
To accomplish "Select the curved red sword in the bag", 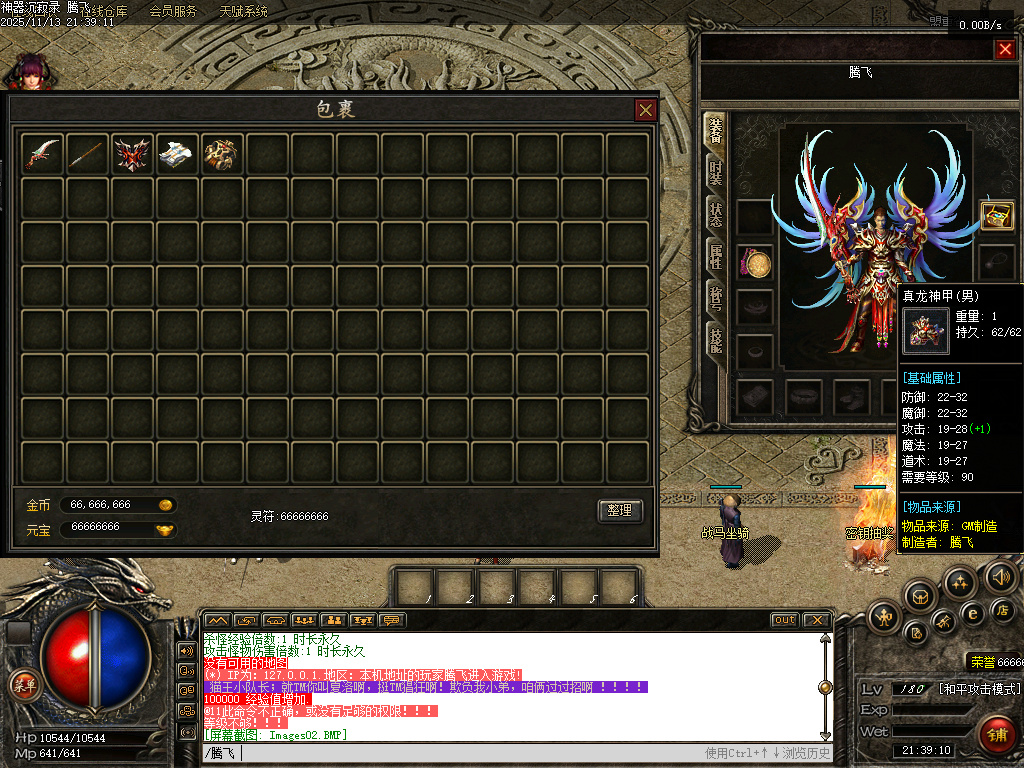I will [43, 153].
